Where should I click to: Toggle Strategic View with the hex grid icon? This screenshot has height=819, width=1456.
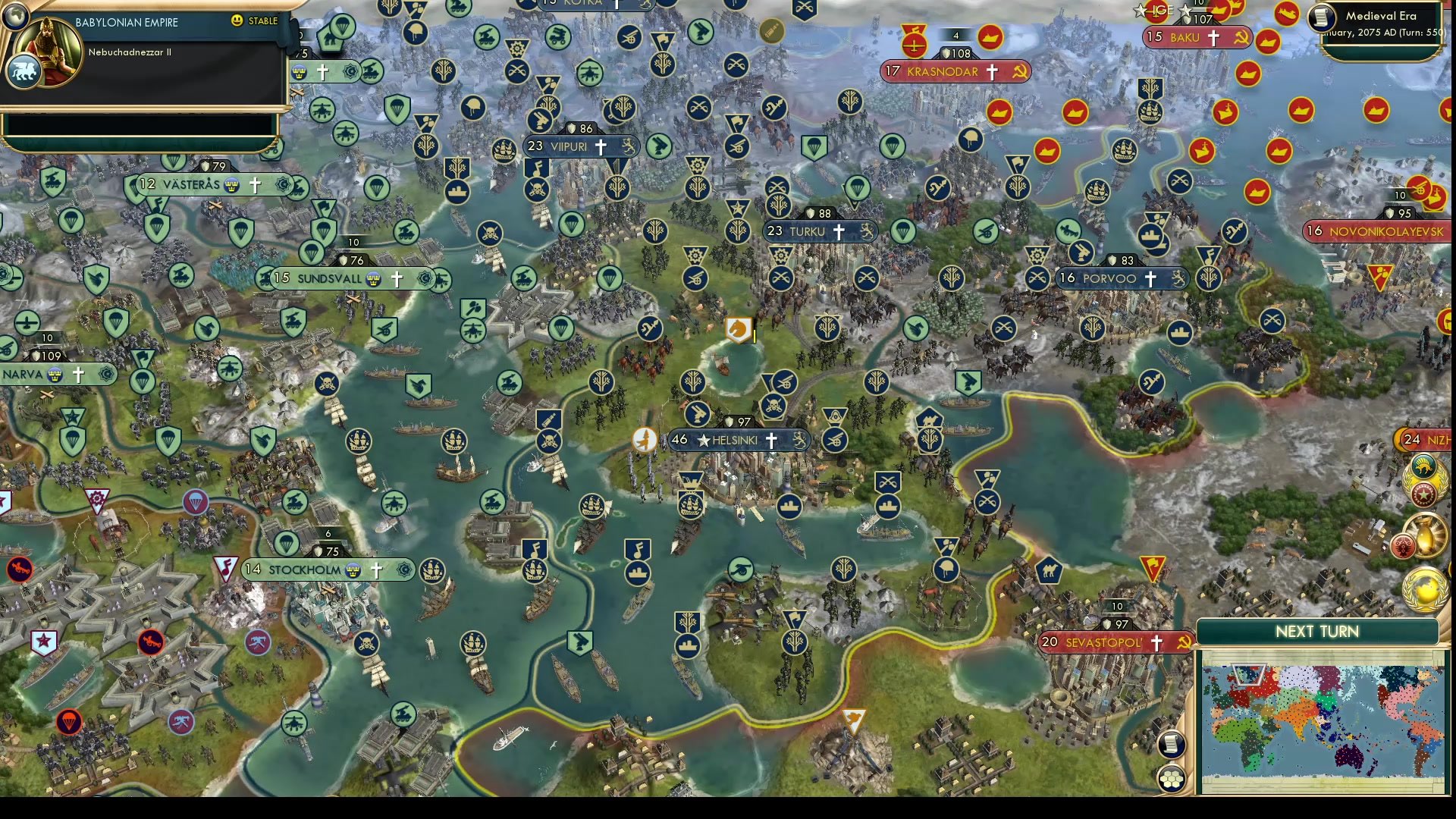point(1170,777)
